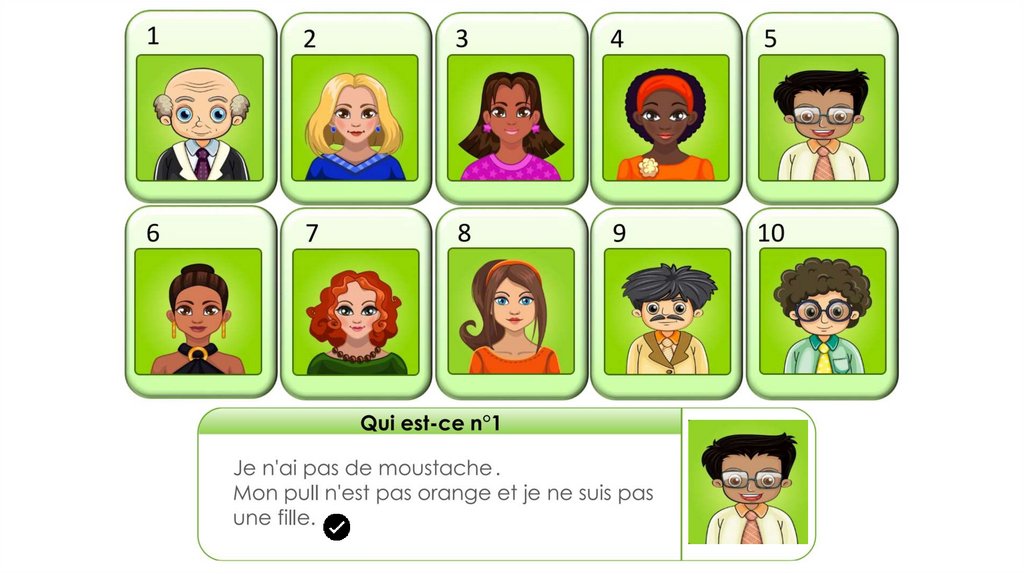Select card 4, woman with orange headband
The image size is (1024, 574).
click(666, 118)
